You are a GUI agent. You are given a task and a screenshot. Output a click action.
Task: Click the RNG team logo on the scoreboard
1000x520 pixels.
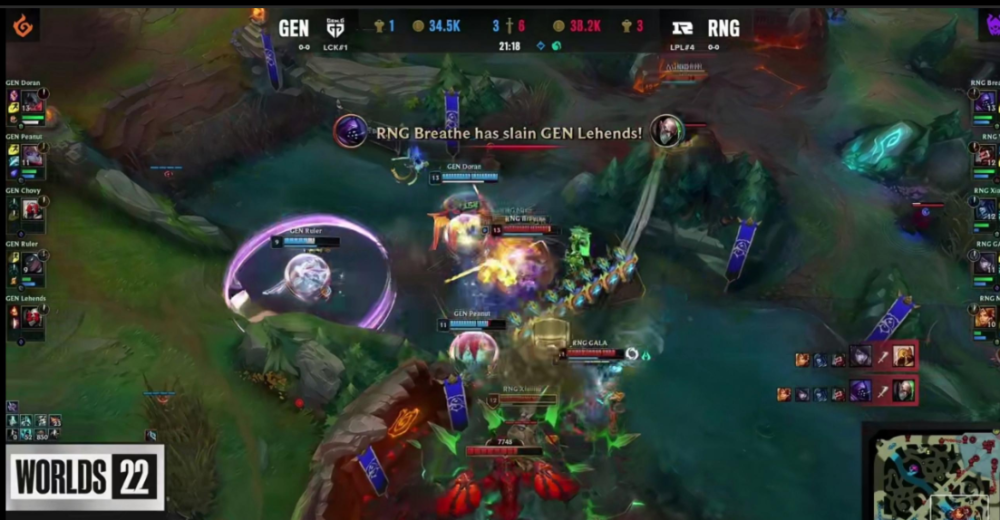[x=684, y=28]
